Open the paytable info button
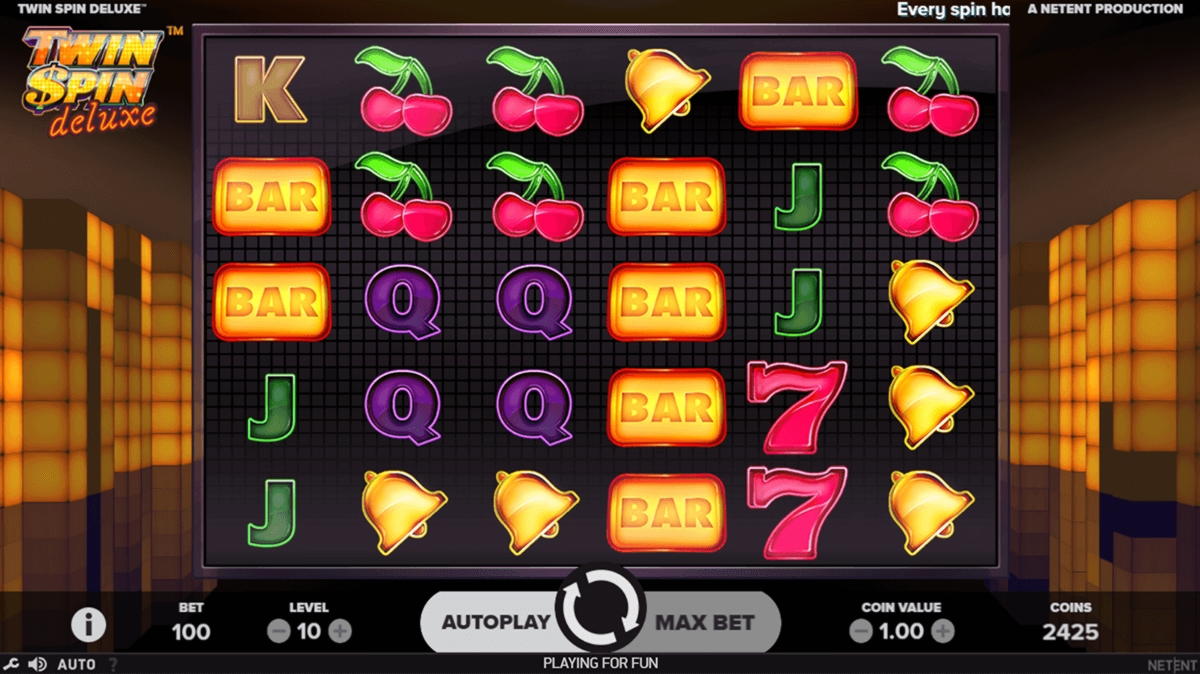This screenshot has width=1200, height=674. [x=88, y=625]
